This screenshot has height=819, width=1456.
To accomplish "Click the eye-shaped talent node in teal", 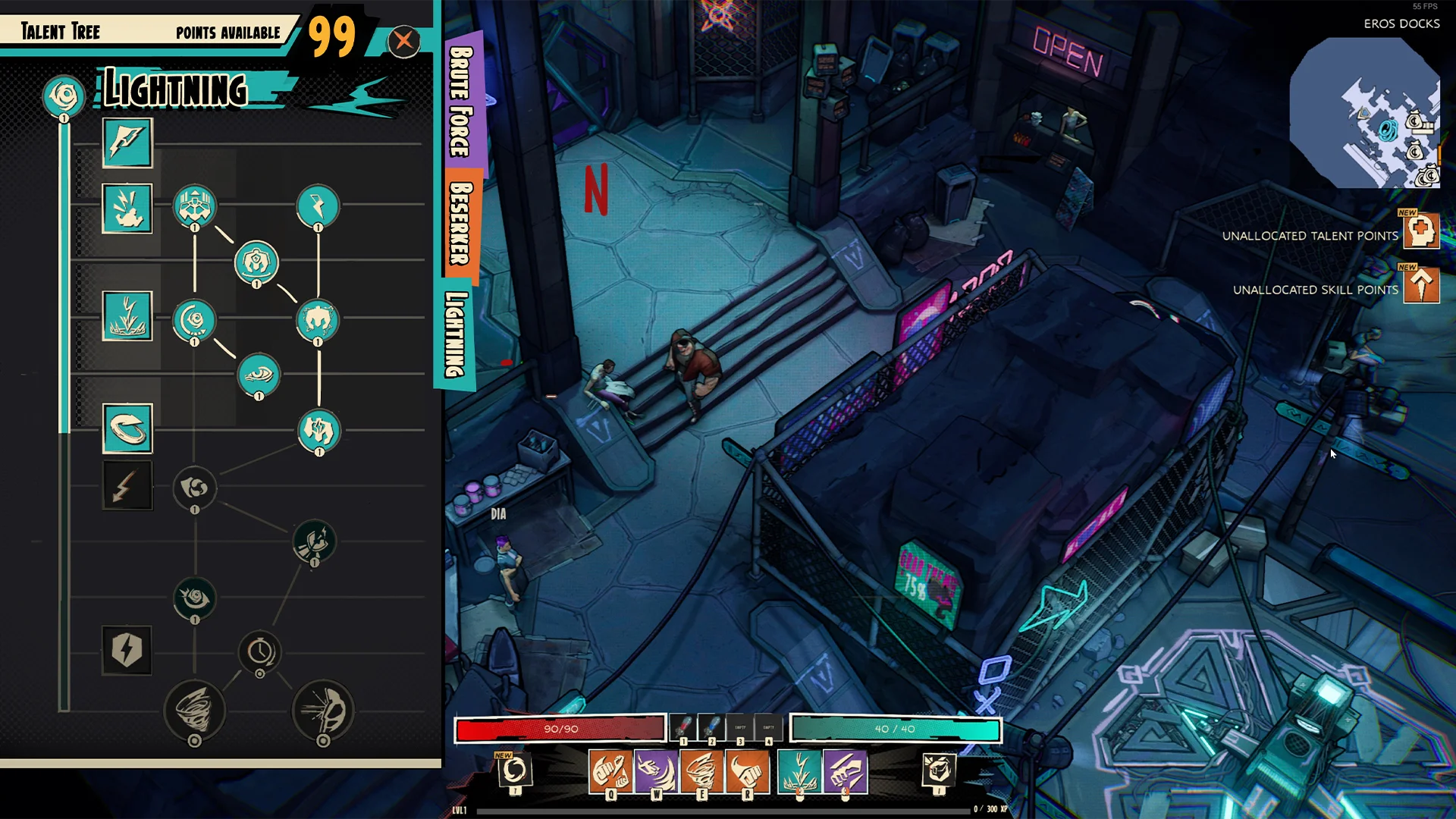I will (259, 375).
